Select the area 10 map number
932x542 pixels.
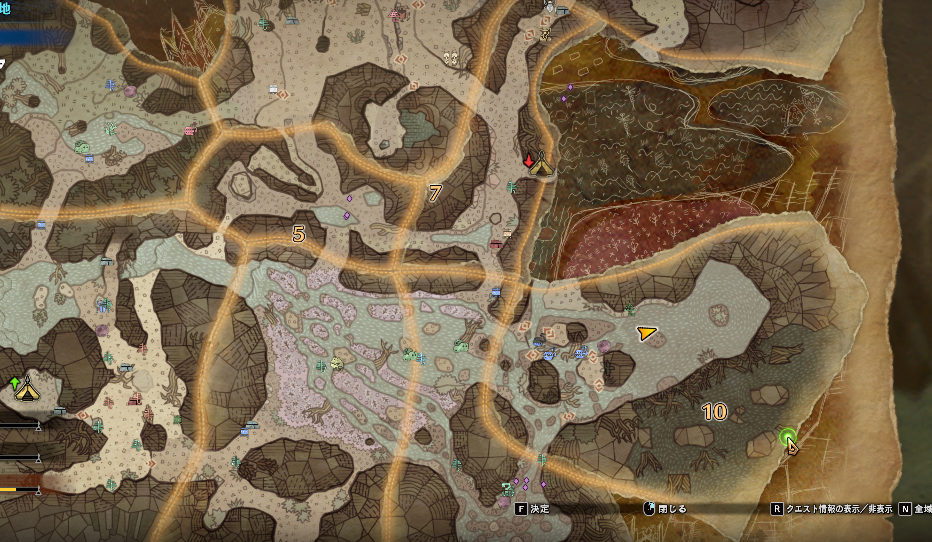coord(714,411)
